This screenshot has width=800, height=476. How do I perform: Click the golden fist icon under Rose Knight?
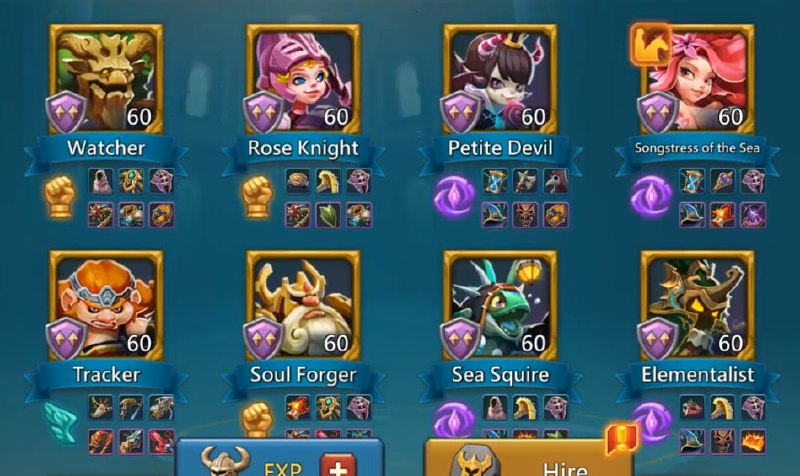(x=258, y=194)
